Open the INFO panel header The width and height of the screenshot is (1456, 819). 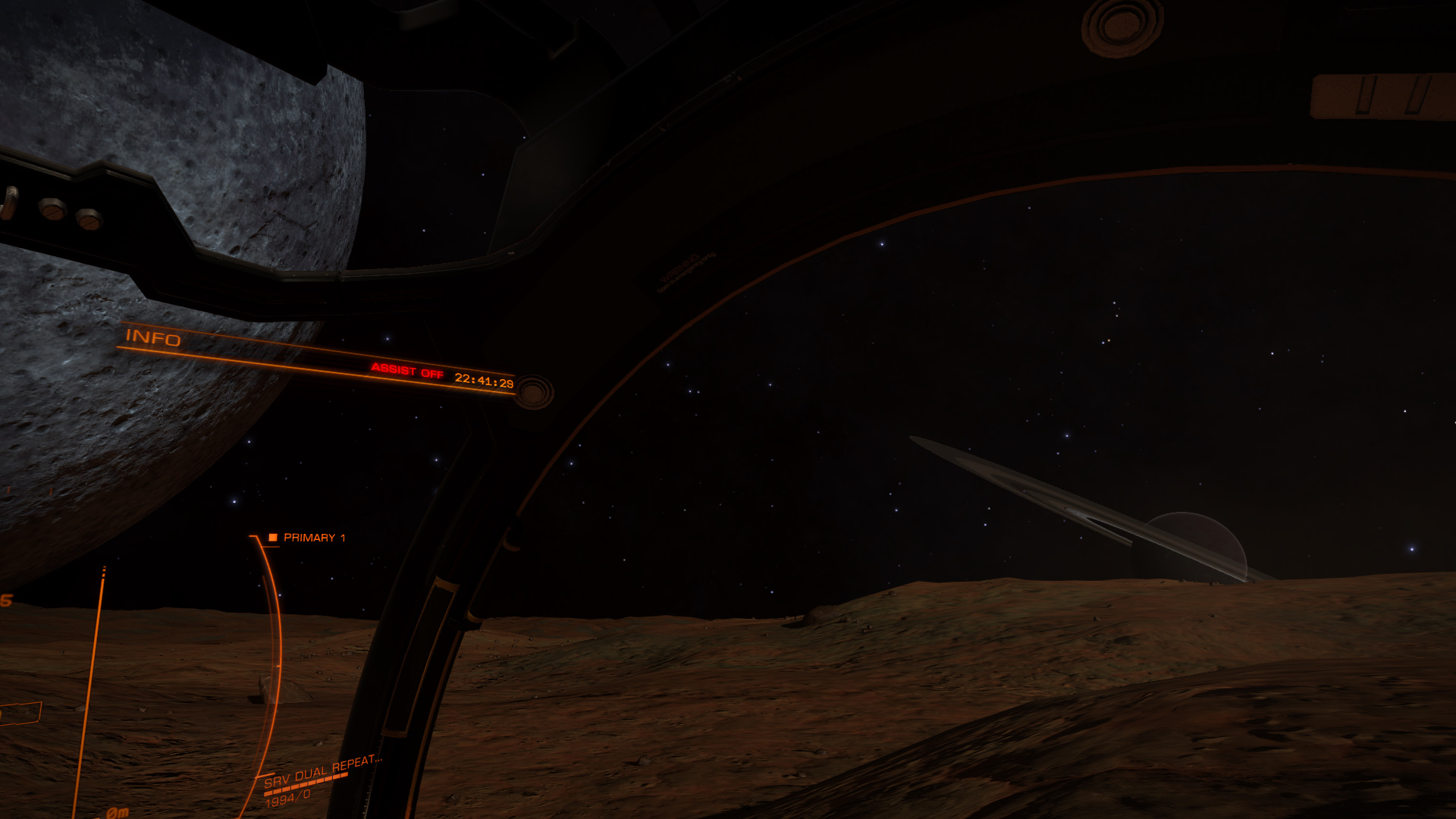point(153,337)
